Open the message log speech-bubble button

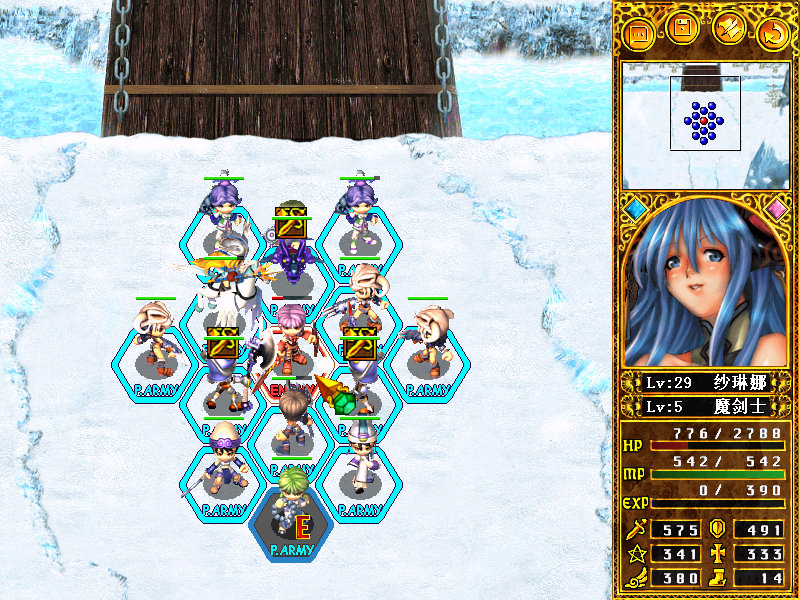(x=637, y=34)
